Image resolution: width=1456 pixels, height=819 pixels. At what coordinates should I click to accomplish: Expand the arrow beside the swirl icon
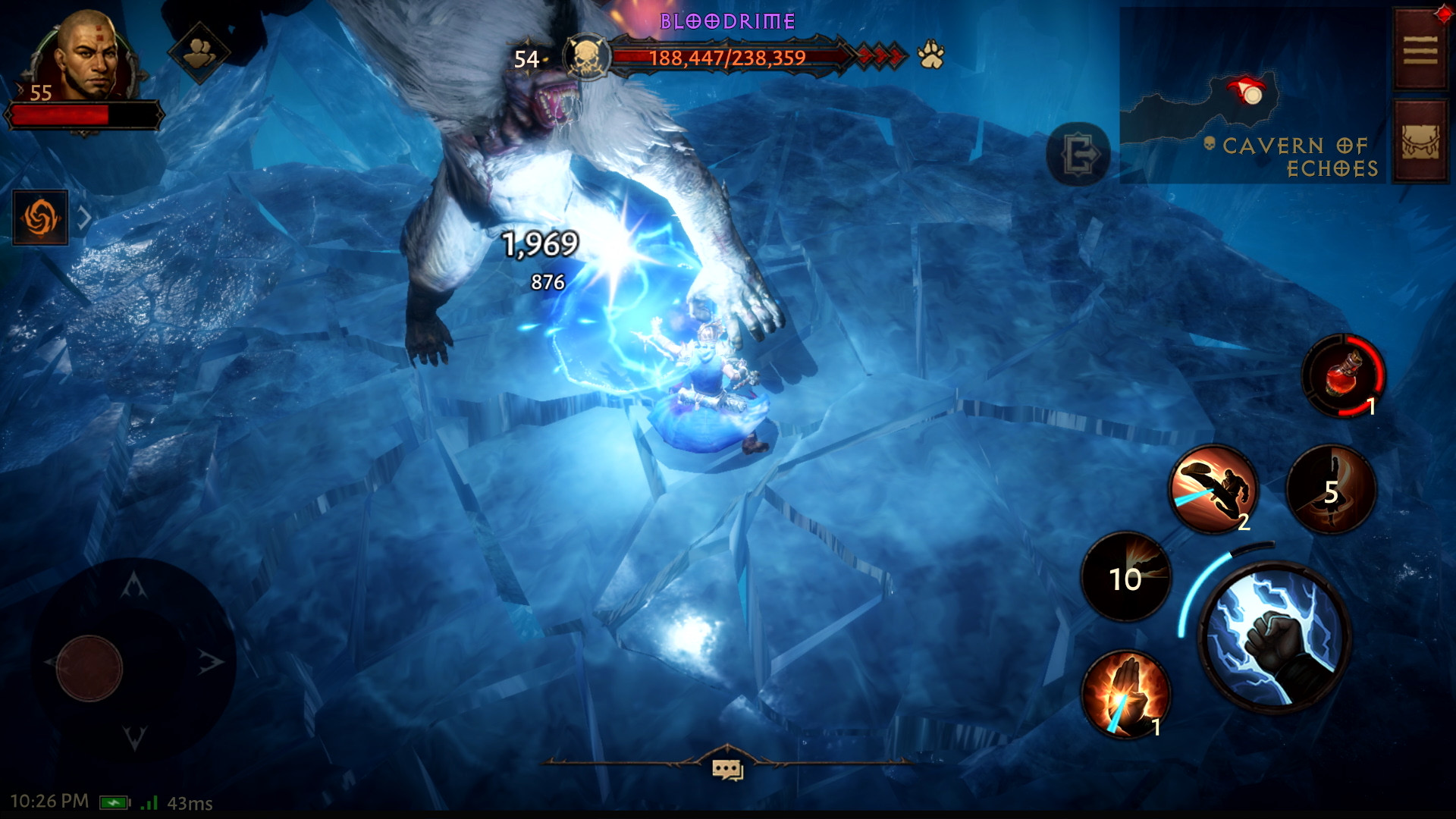point(85,218)
